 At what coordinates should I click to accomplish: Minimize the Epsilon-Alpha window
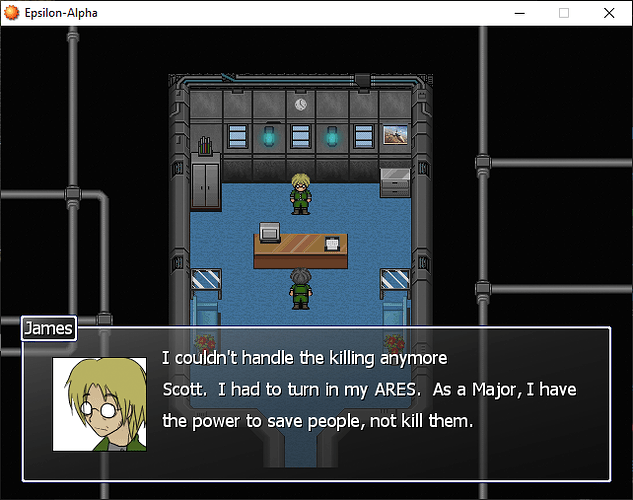[518, 14]
